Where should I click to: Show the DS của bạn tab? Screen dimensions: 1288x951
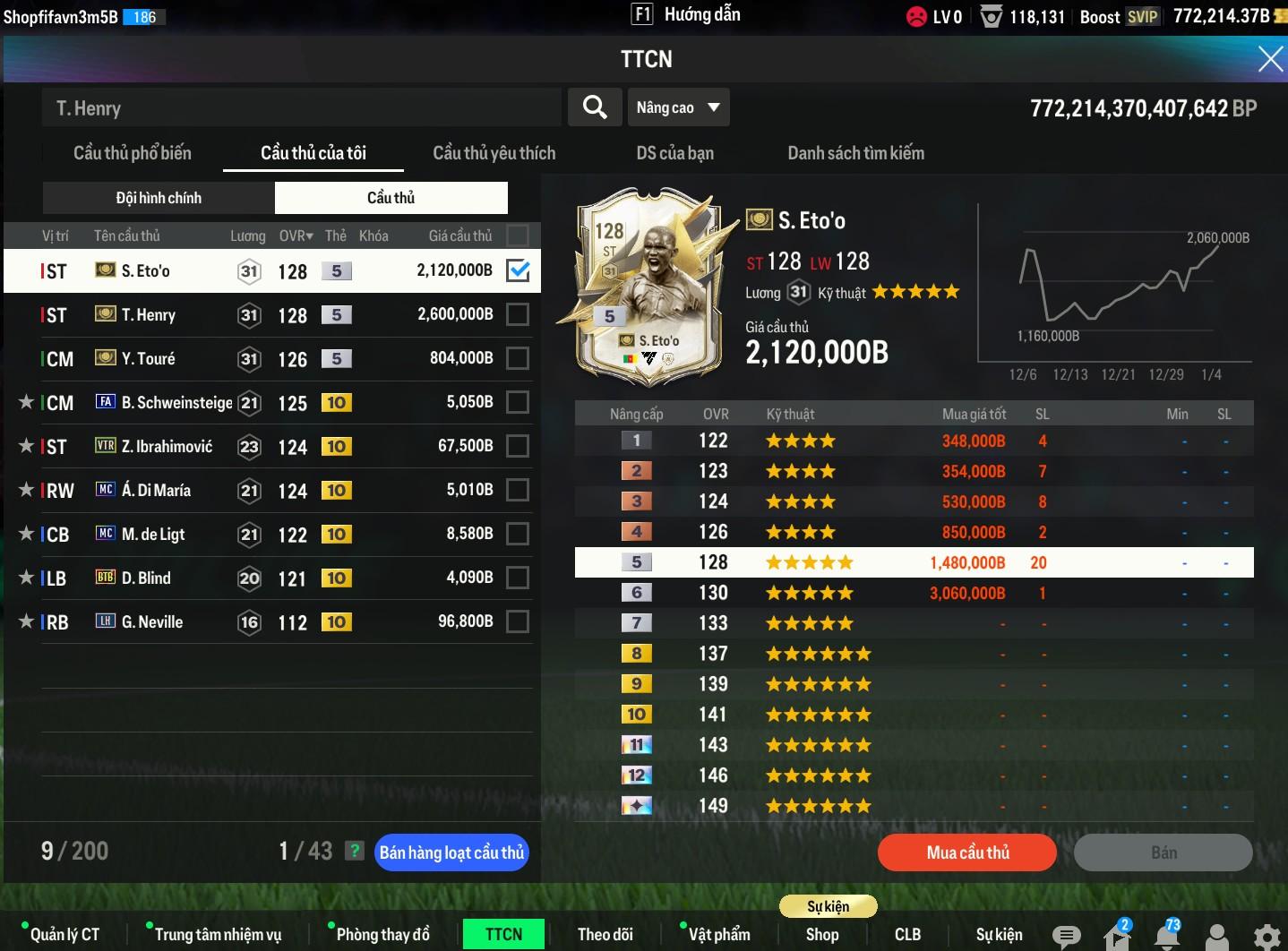click(x=674, y=153)
